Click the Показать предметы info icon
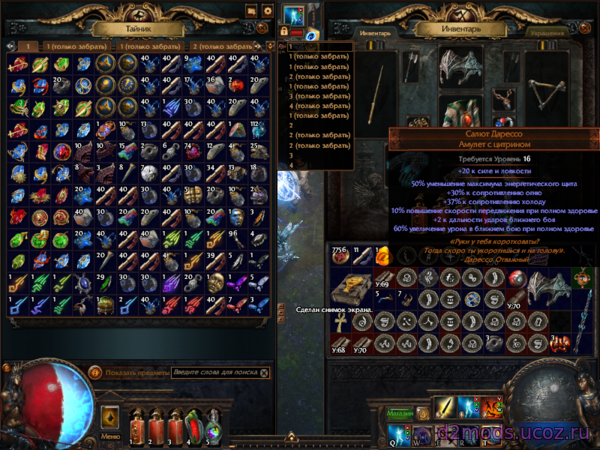Image resolution: width=600 pixels, height=450 pixels. 96,372
